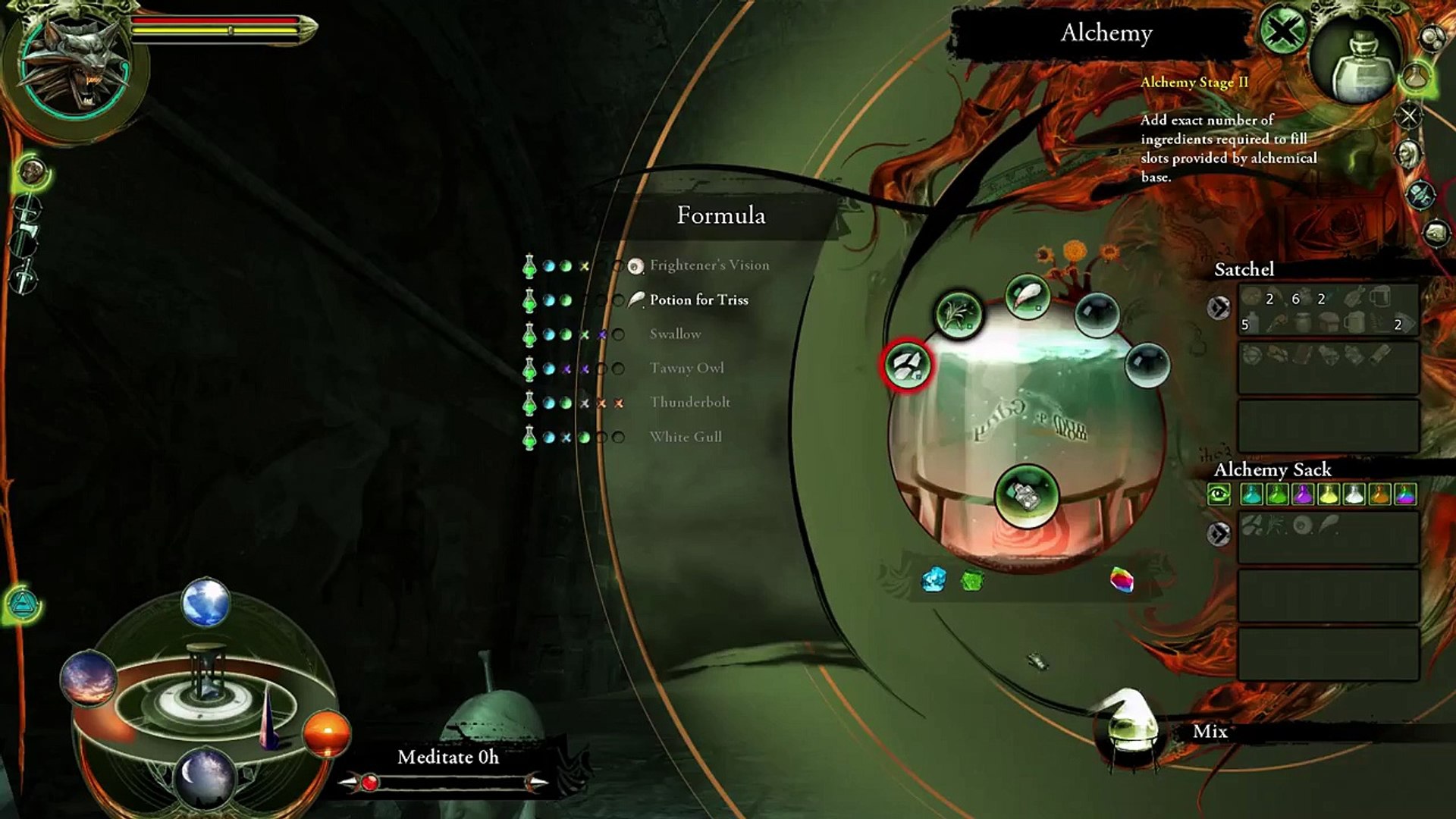Select the blue daytime sky orb

(206, 603)
